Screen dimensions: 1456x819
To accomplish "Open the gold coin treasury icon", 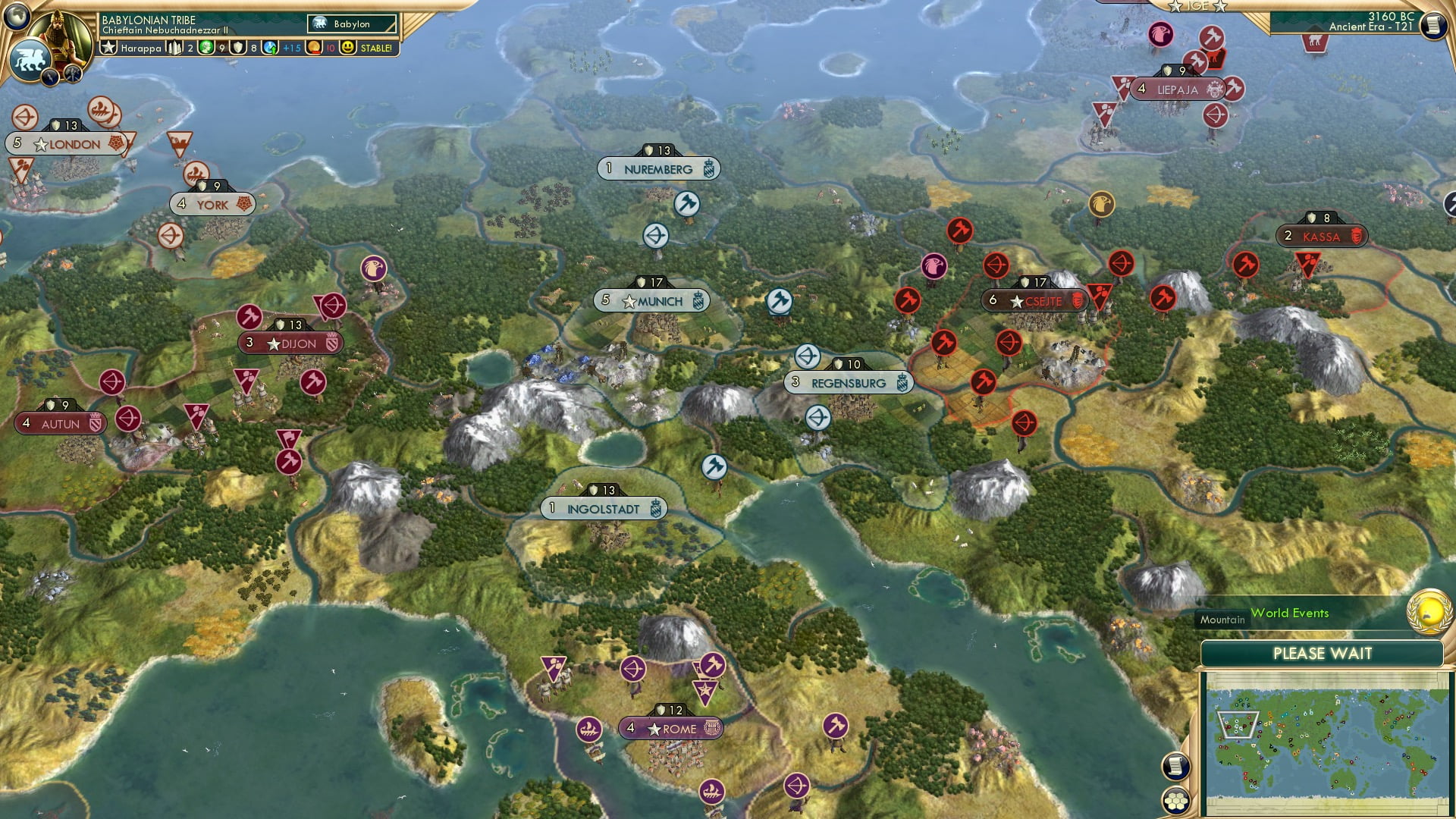I will point(315,48).
